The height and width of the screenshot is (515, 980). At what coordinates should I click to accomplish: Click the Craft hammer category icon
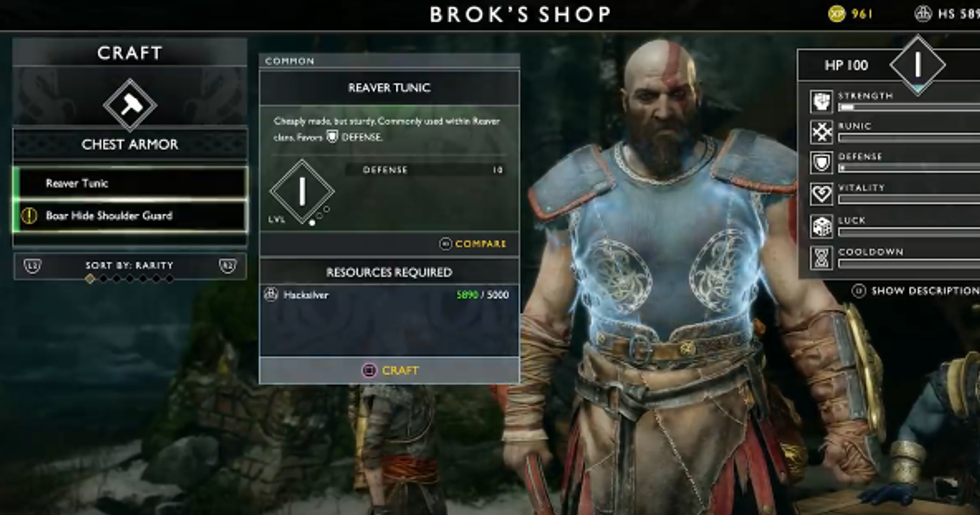point(130,104)
